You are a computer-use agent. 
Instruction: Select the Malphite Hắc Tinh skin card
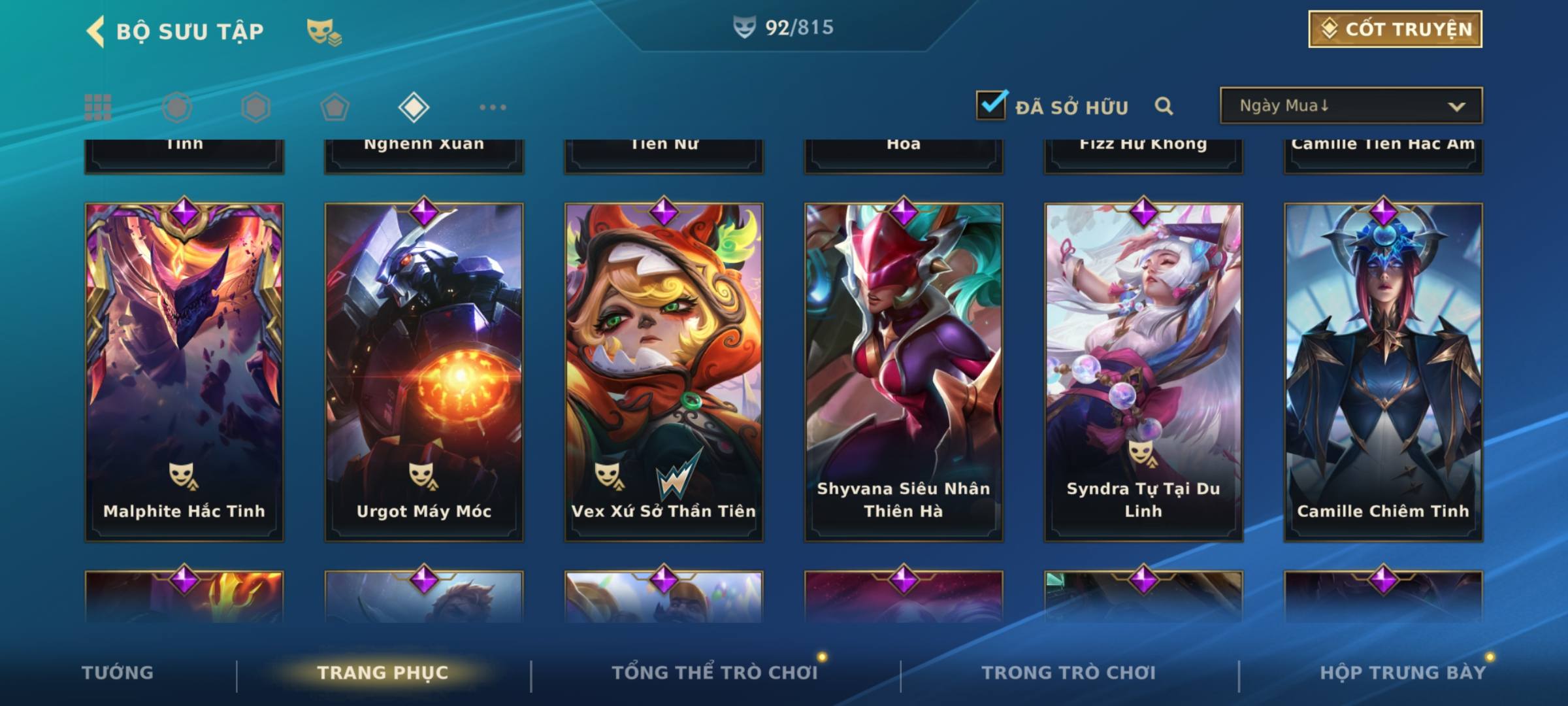tap(184, 371)
